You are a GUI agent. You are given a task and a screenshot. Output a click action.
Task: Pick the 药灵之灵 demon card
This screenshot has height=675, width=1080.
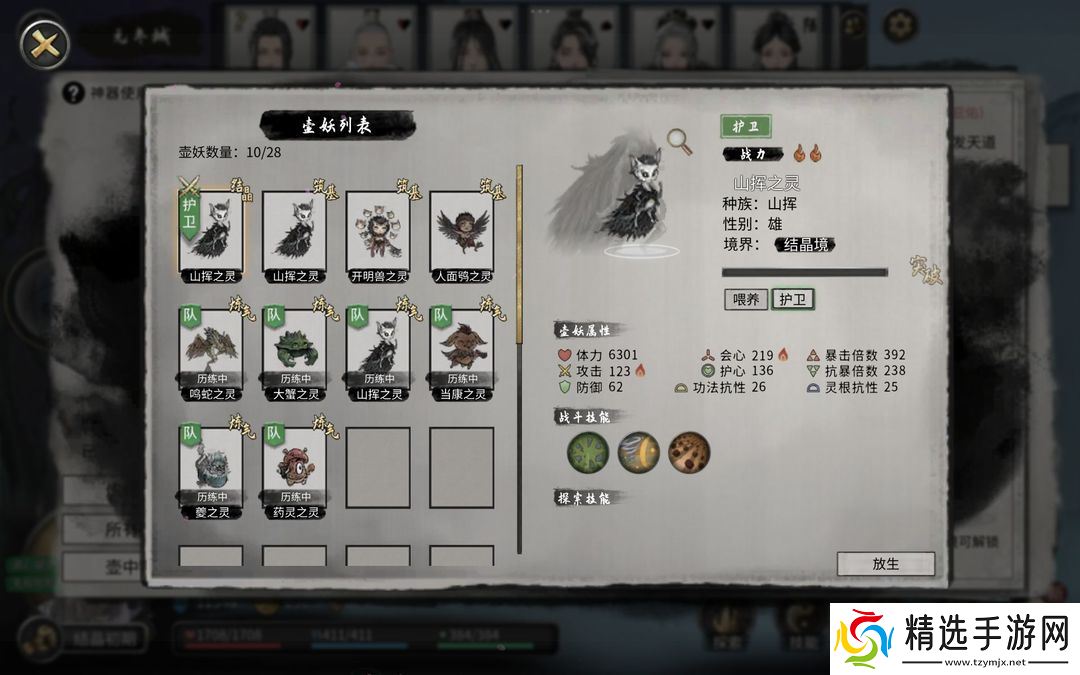click(295, 466)
